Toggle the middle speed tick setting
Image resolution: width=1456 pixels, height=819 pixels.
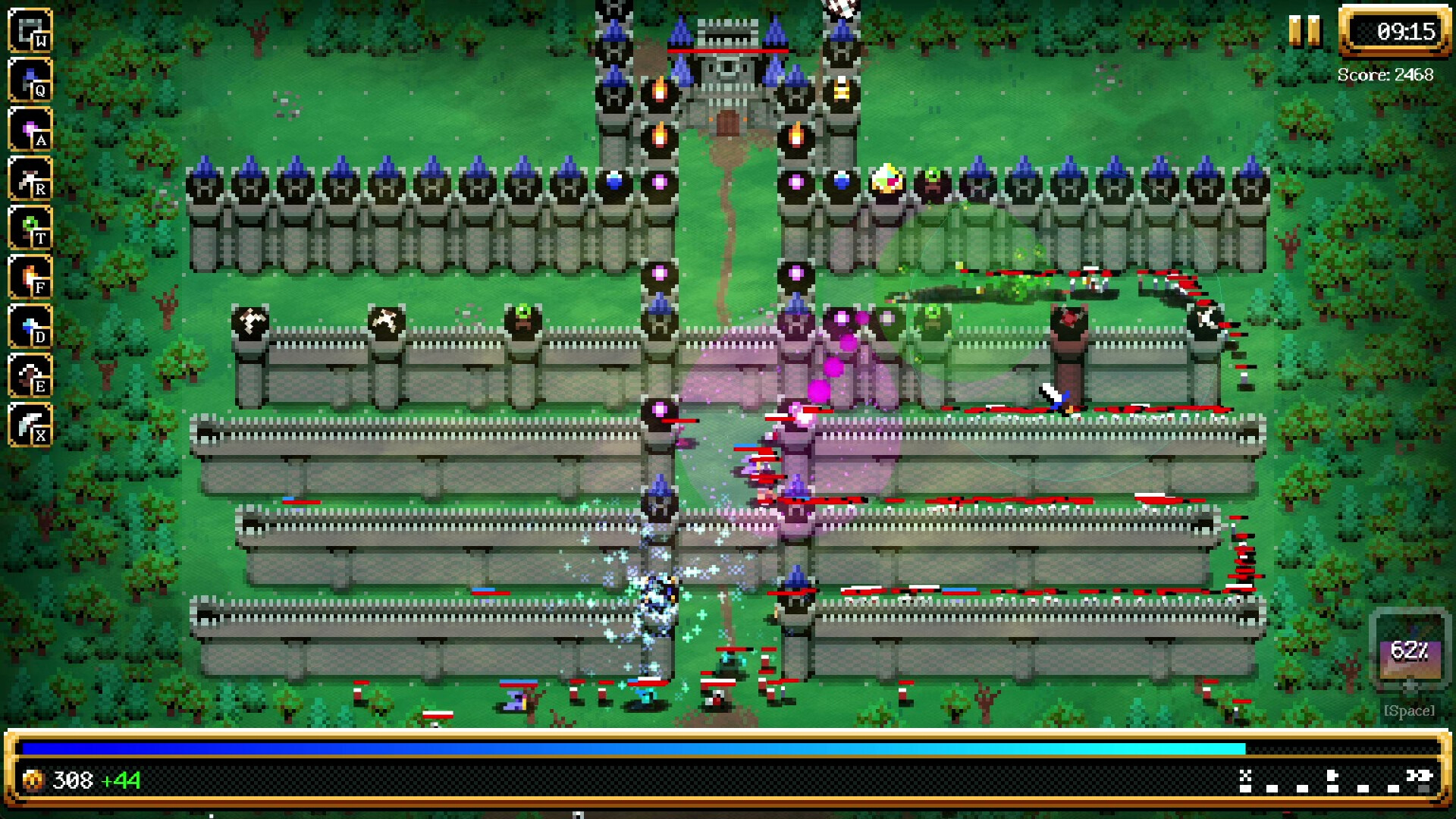click(x=1332, y=789)
